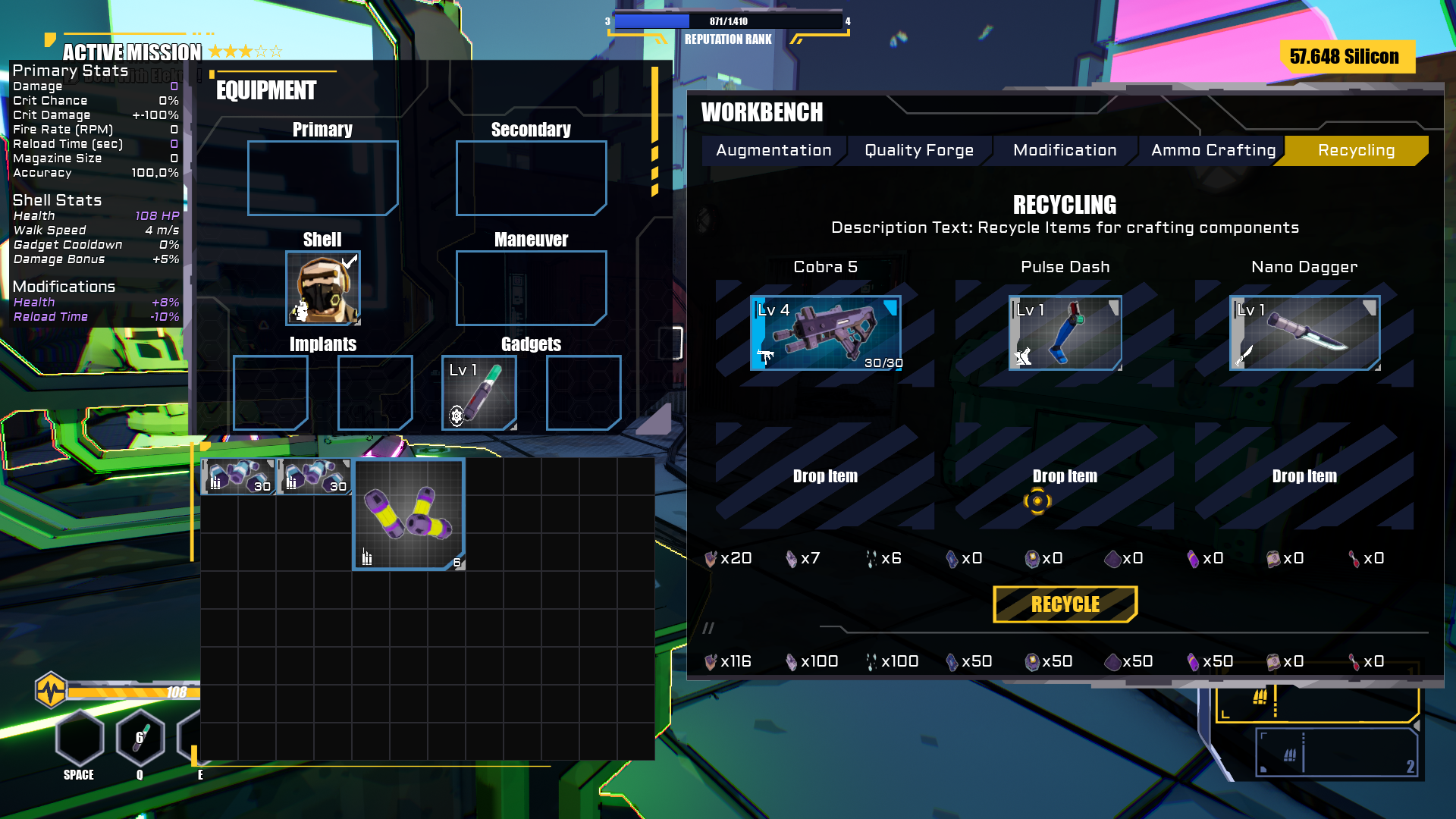This screenshot has width=1456, height=819.
Task: Click the syringe icon in the Q hotbar slot
Action: tap(139, 736)
